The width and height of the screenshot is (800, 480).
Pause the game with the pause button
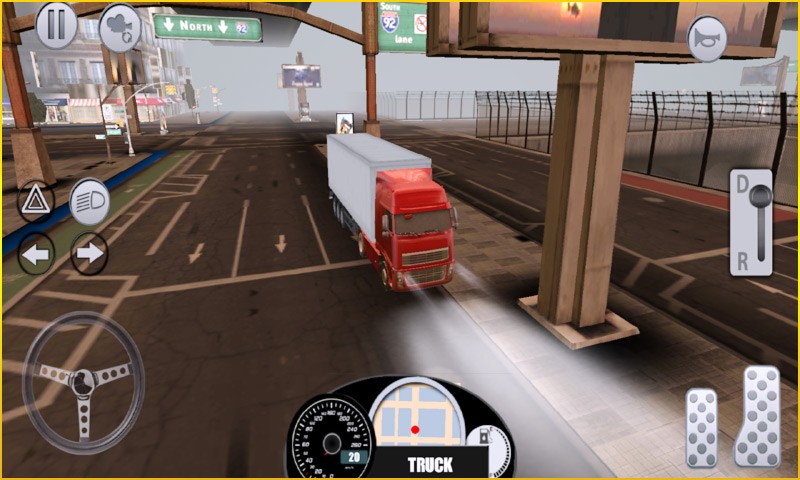[x=56, y=25]
